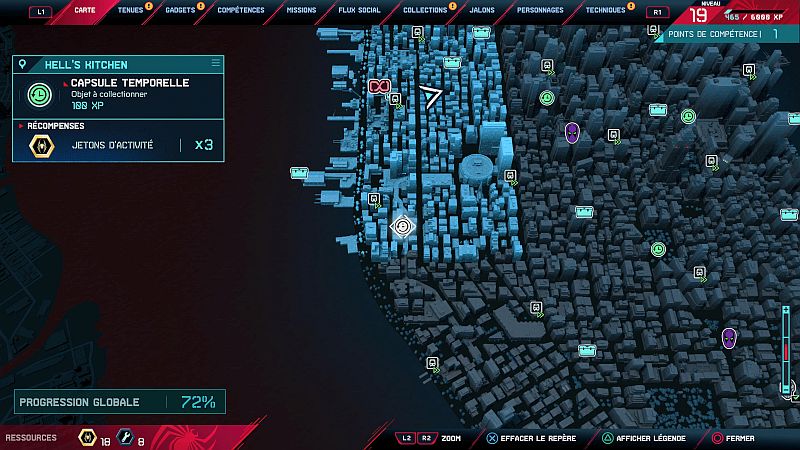
Task: Click the highlighted time capsule map marker
Action: point(403,226)
